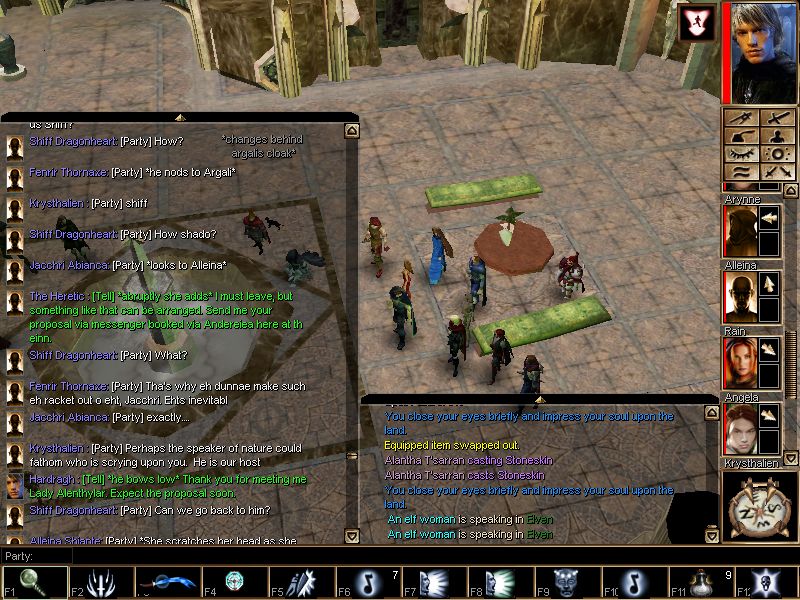Select Alleina's party portrait
The image size is (800, 600).
(x=739, y=296)
